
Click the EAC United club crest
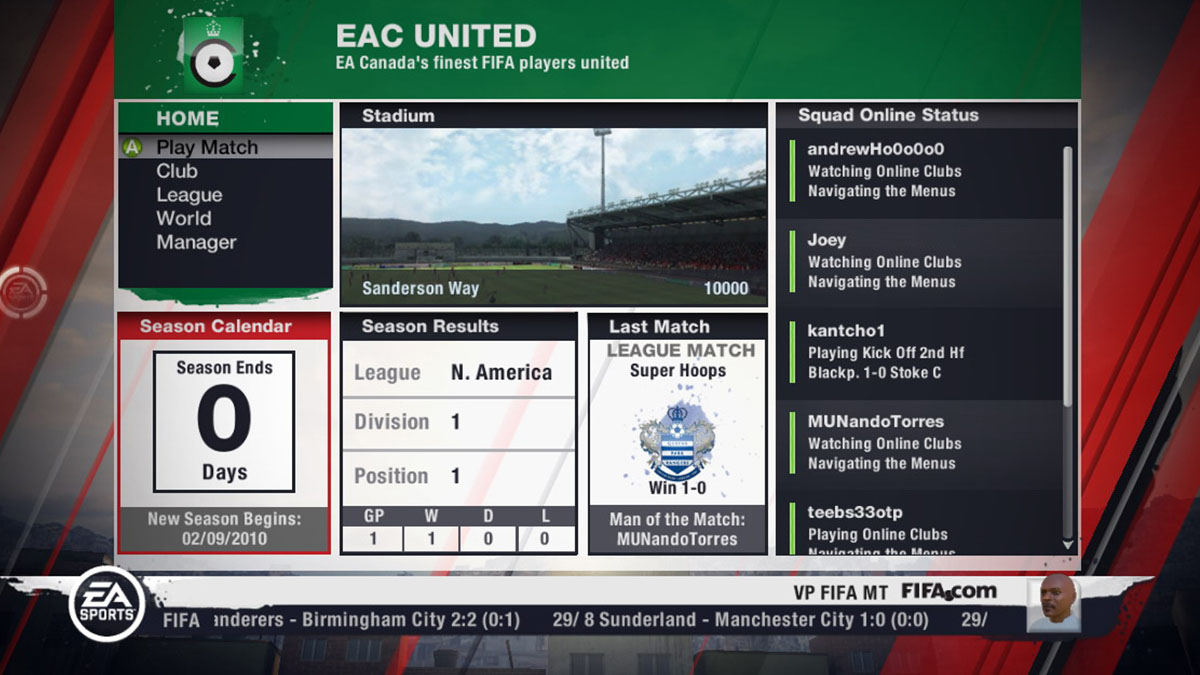click(x=213, y=57)
